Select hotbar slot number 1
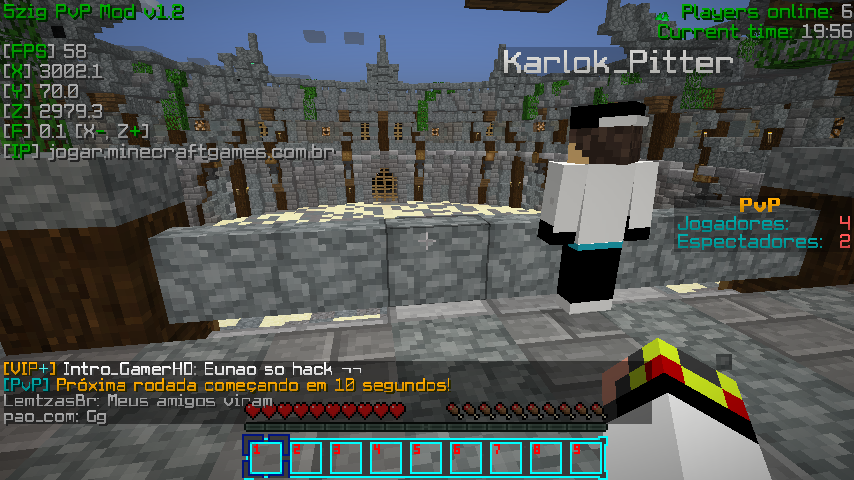854x480 pixels. tap(265, 457)
